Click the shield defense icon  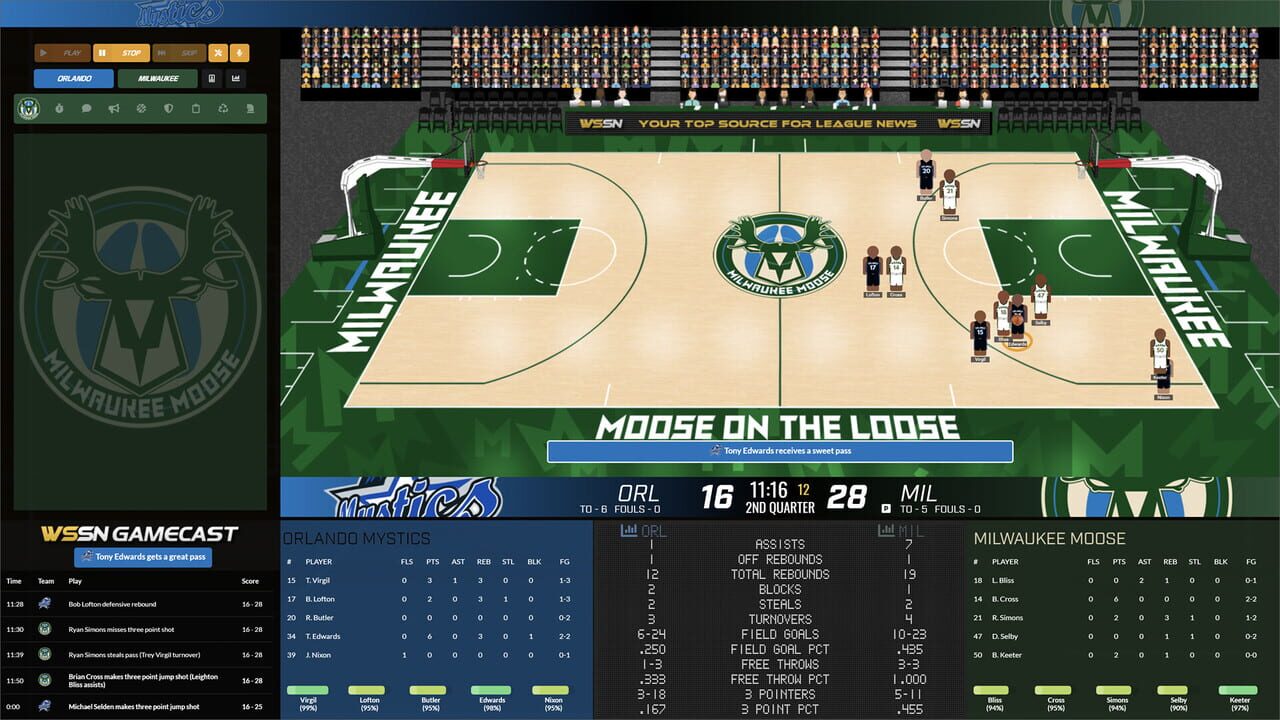coord(170,109)
